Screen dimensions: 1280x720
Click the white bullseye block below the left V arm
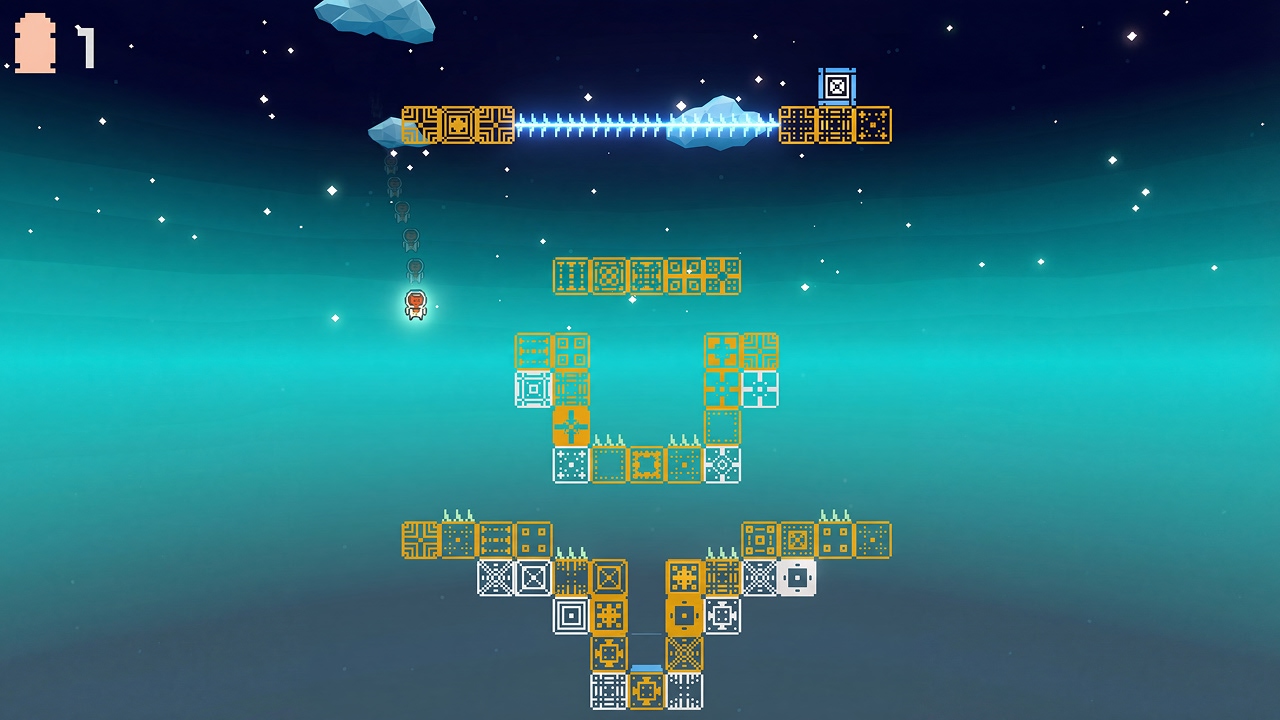570,614
